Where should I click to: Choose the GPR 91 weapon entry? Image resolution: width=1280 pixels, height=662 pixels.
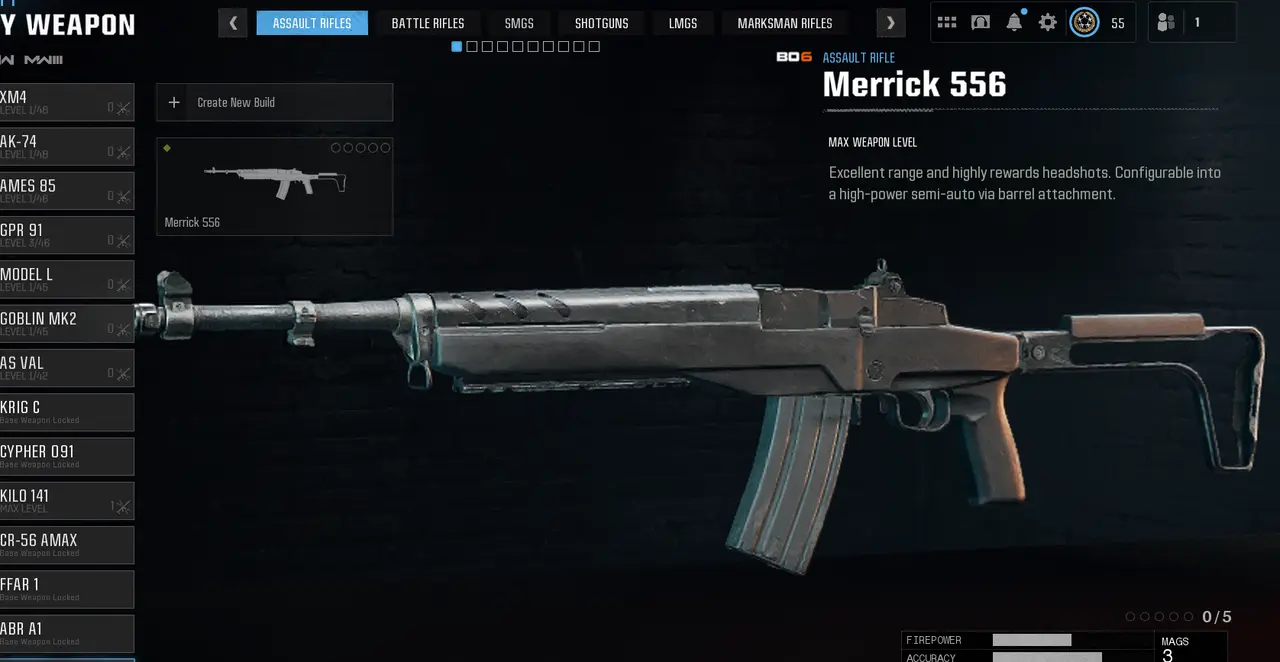(x=66, y=235)
